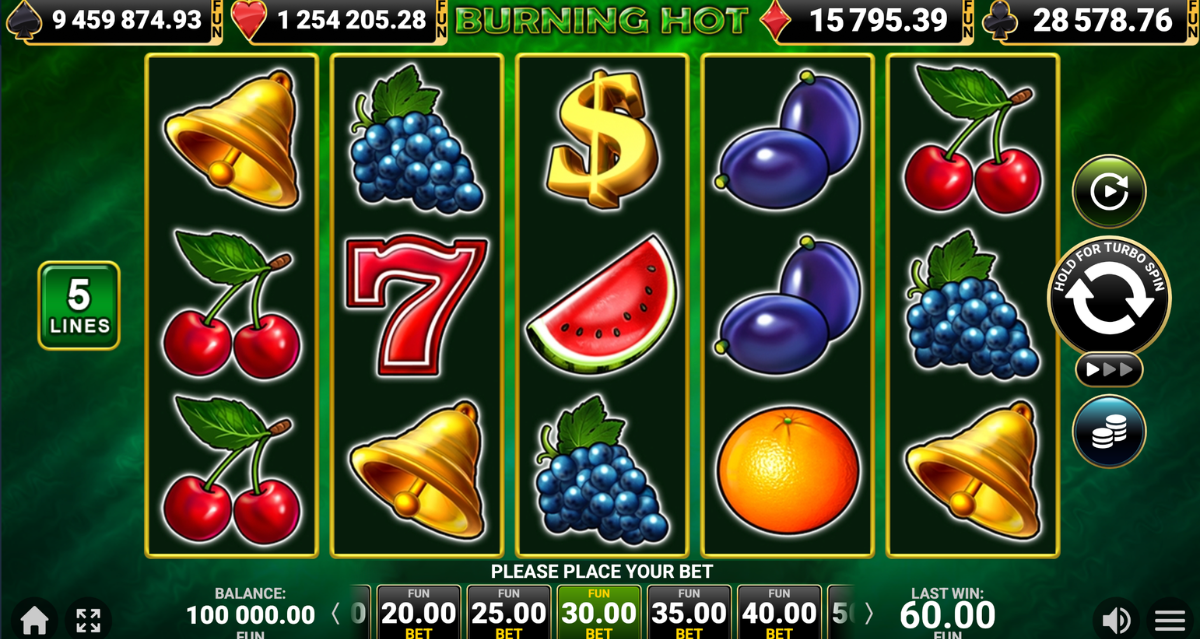Toggle the triple-arrow fast speed button

(x=1109, y=370)
